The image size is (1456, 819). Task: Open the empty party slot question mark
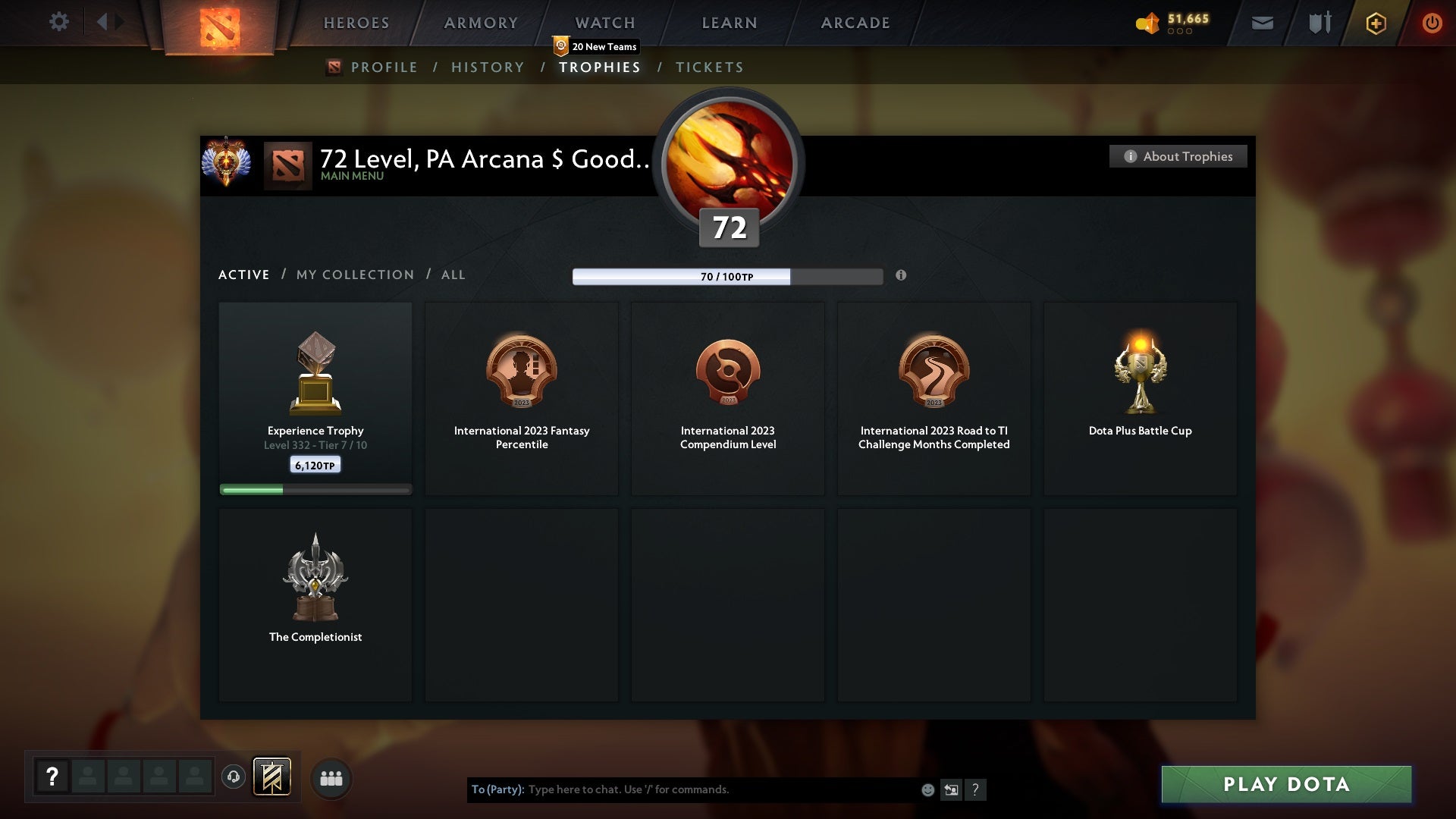click(x=52, y=777)
